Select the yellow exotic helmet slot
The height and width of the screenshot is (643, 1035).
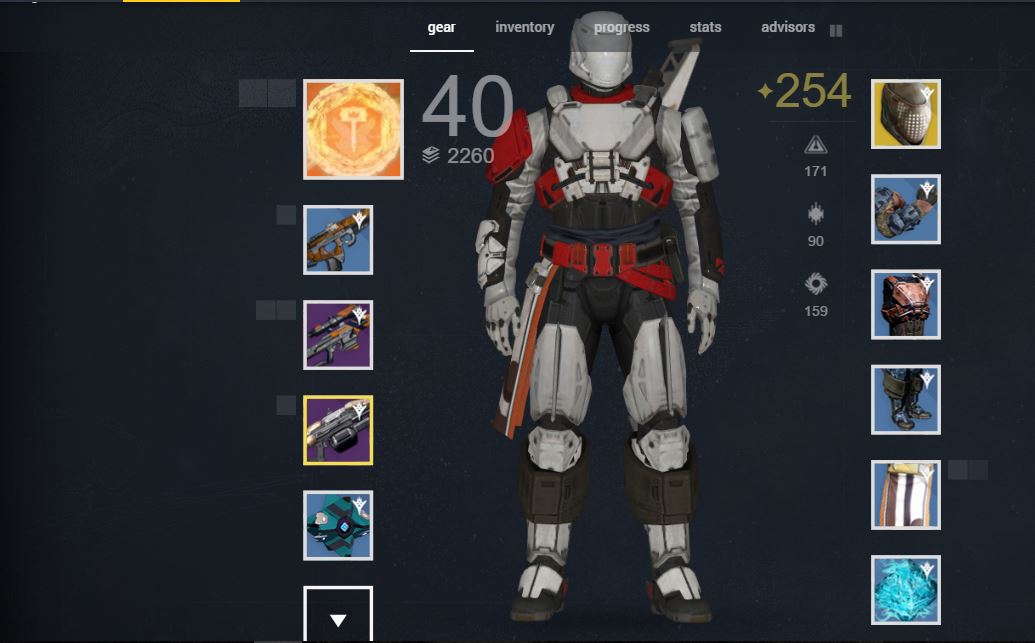point(906,114)
